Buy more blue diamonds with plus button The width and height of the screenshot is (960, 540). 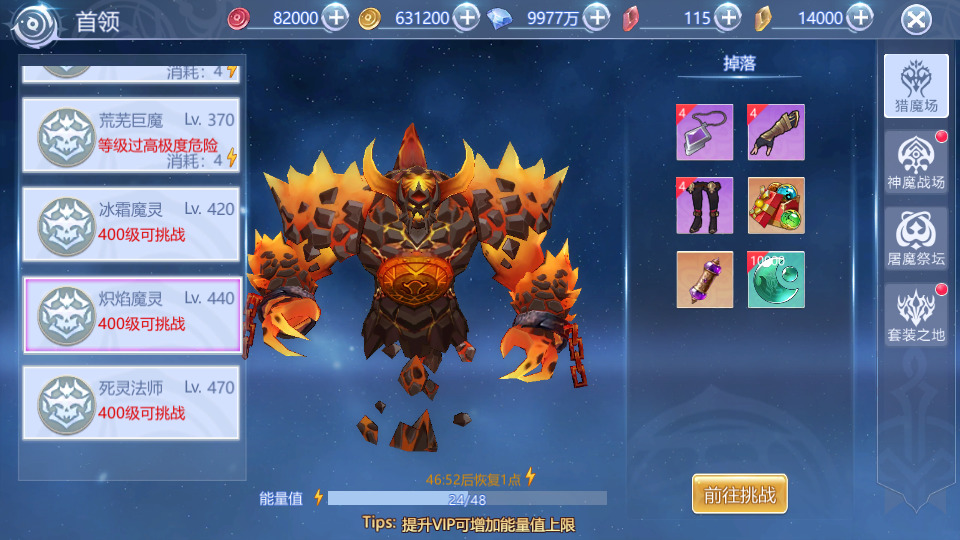click(597, 17)
